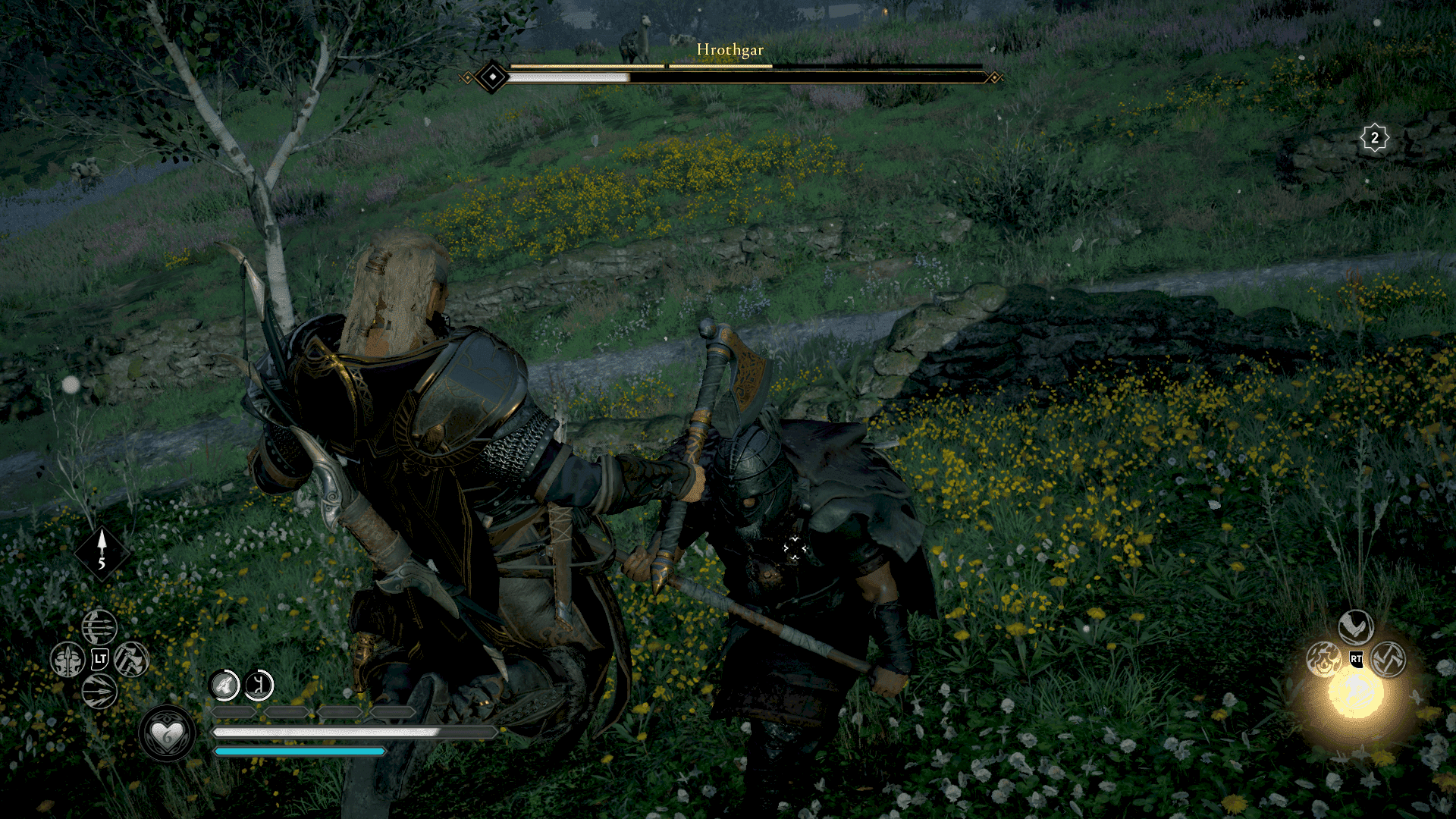Activate the glowing bottom melee ability
Viewport: 1456px width, 819px height.
tap(1356, 693)
